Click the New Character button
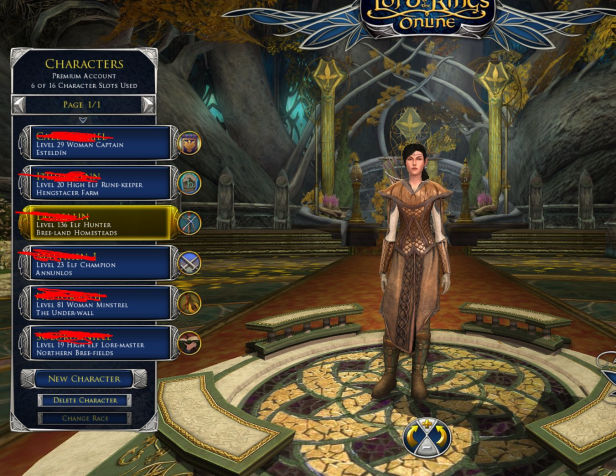The width and height of the screenshot is (616, 476). pos(84,379)
